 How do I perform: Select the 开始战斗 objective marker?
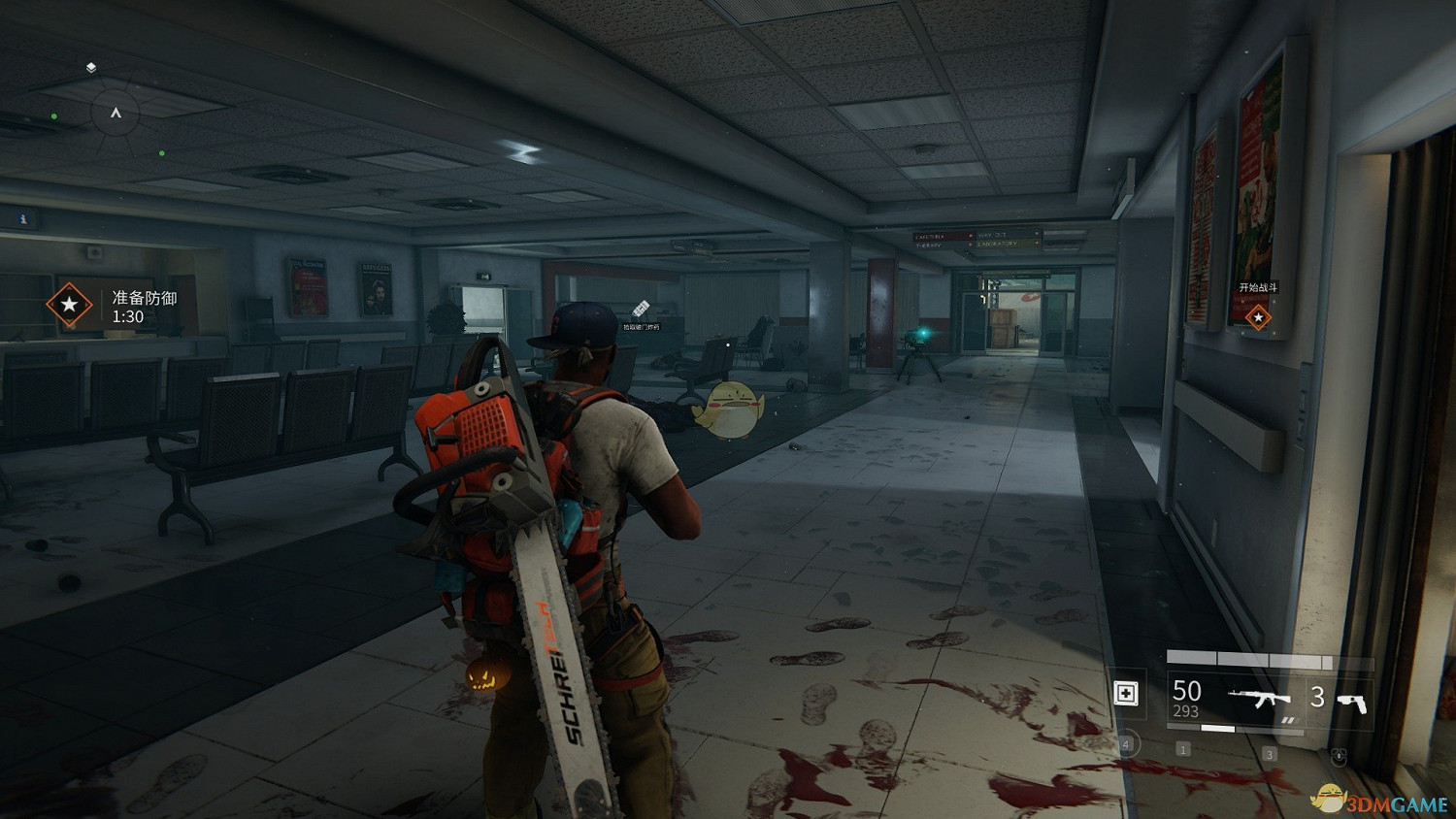click(1258, 316)
